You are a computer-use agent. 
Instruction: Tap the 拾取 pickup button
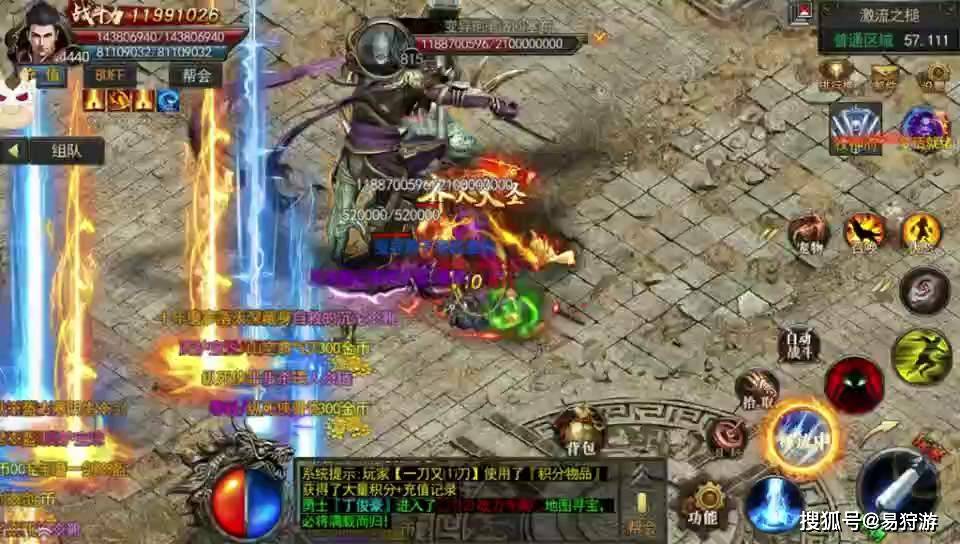[x=757, y=389]
